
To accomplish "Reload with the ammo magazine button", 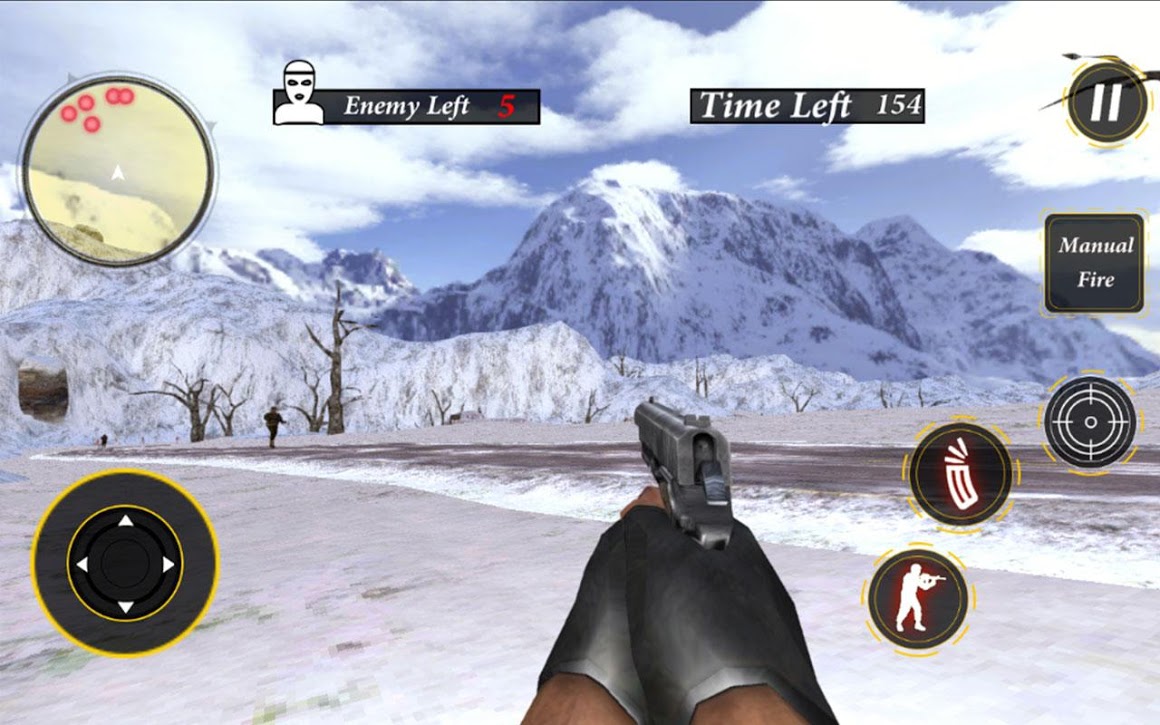I will 961,473.
